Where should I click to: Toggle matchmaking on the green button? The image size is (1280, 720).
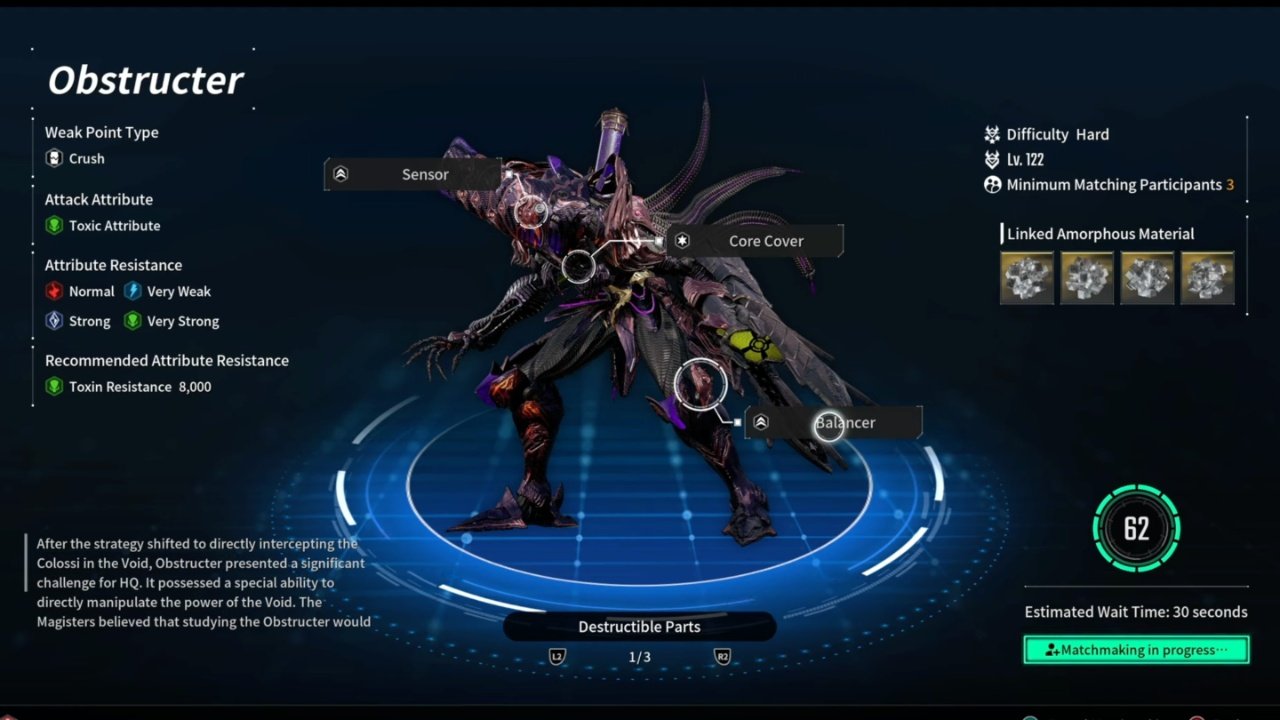pyautogui.click(x=1136, y=650)
